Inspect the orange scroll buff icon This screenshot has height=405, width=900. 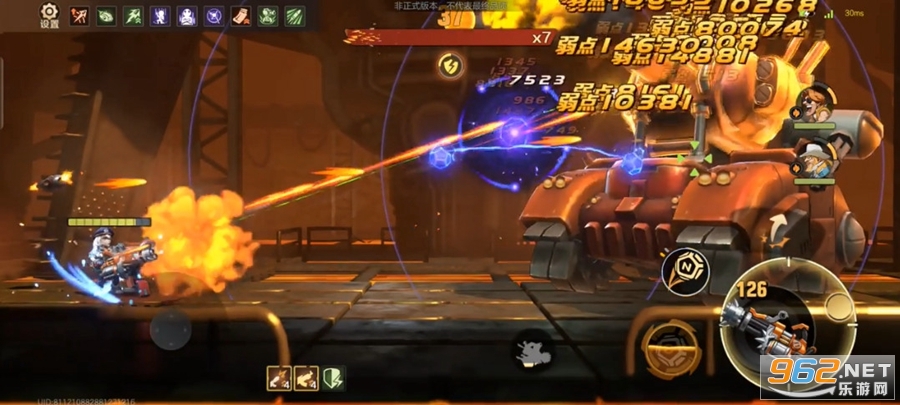point(241,15)
